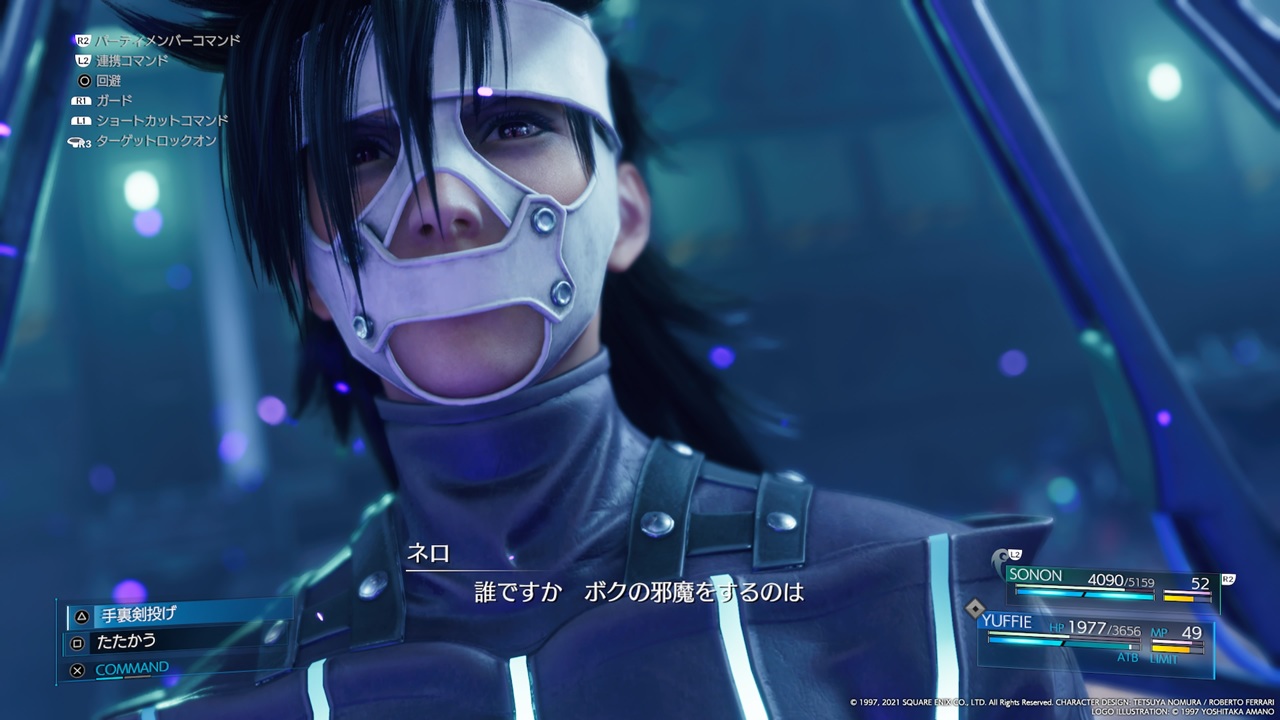Screen dimensions: 1280x720
Task: Click YUFFIE's name label
Action: pos(1007,621)
